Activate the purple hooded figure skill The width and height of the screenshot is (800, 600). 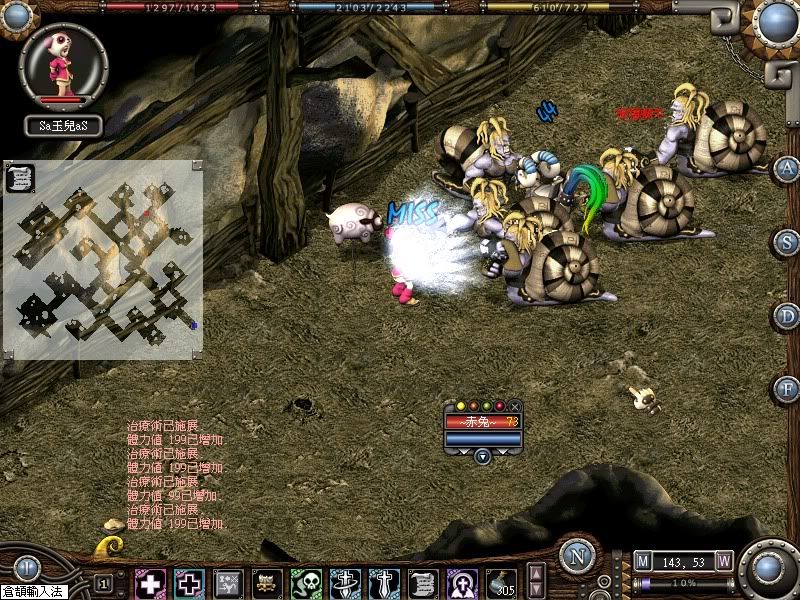pos(461,583)
